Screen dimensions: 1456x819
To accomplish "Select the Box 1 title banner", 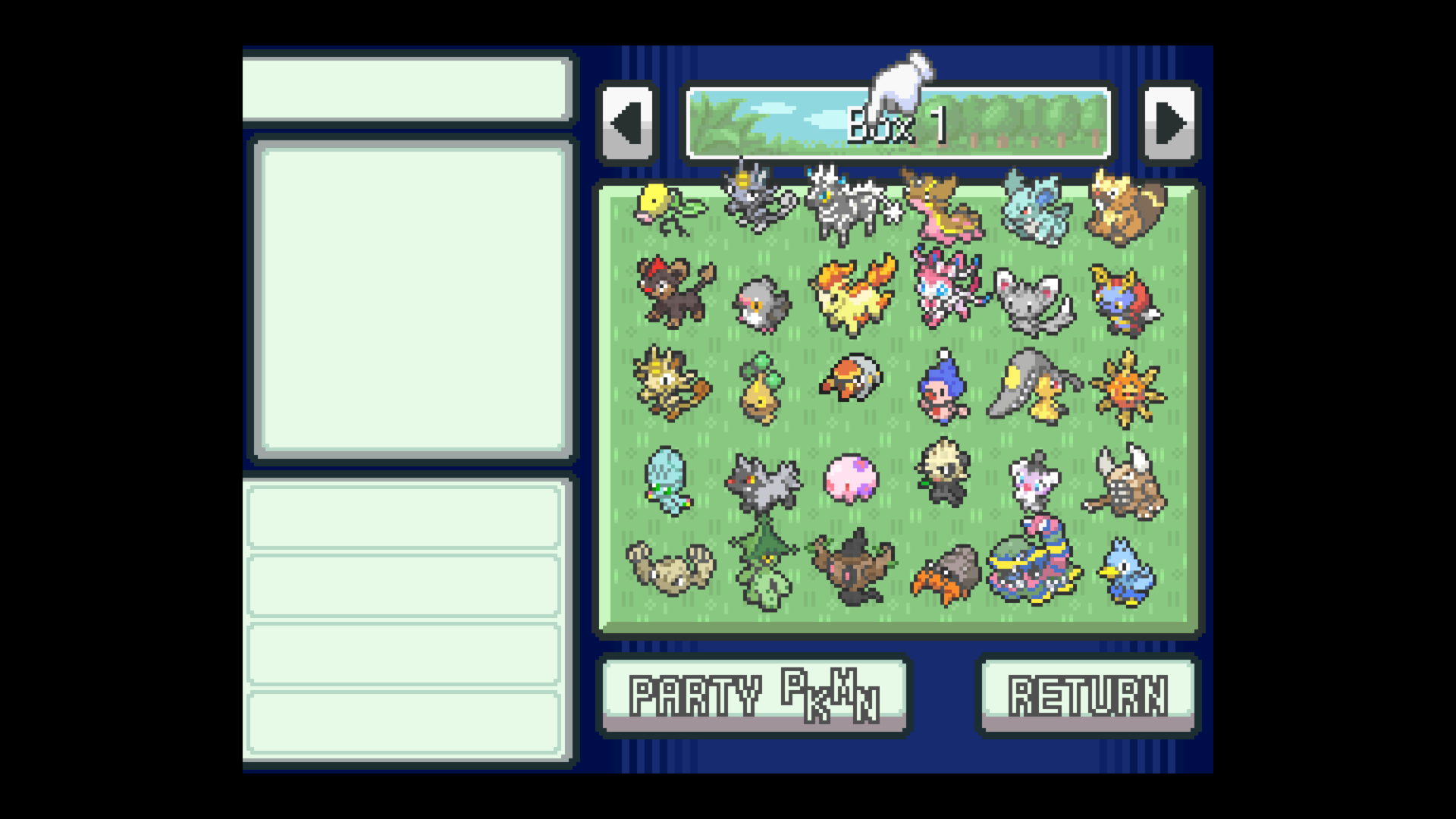I will coord(898,124).
